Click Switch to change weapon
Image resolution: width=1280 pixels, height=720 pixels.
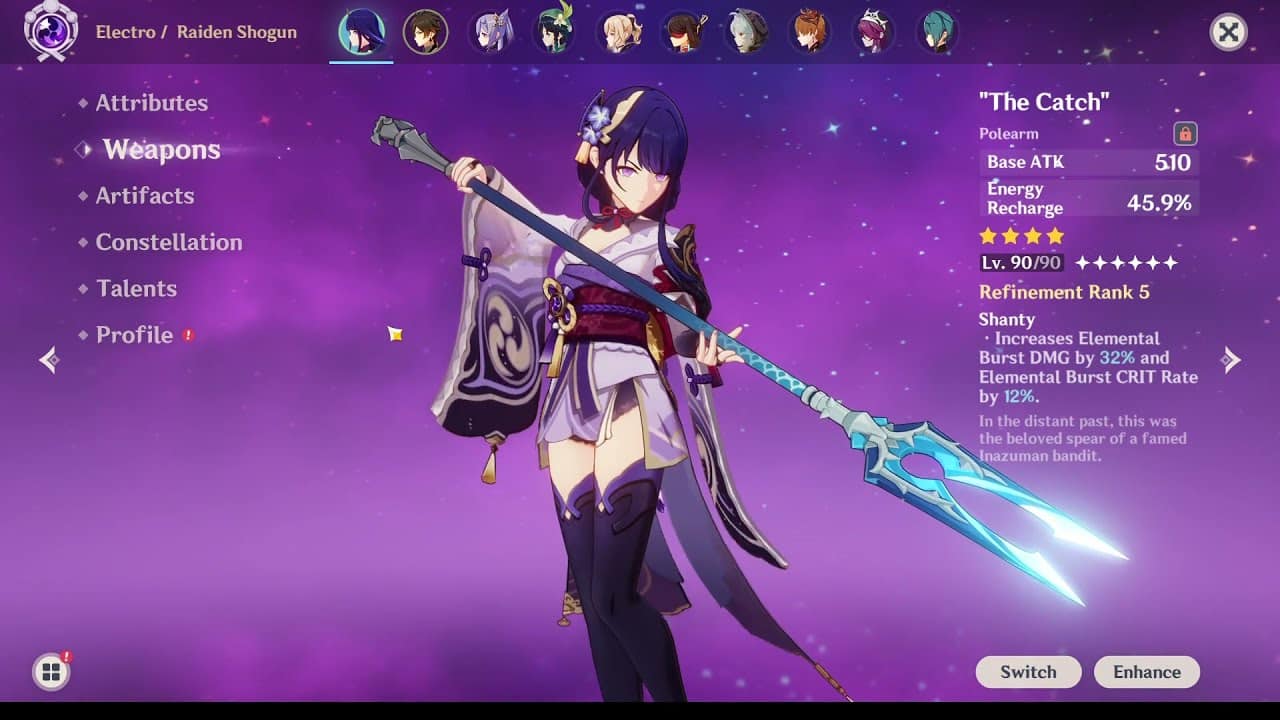(1028, 672)
